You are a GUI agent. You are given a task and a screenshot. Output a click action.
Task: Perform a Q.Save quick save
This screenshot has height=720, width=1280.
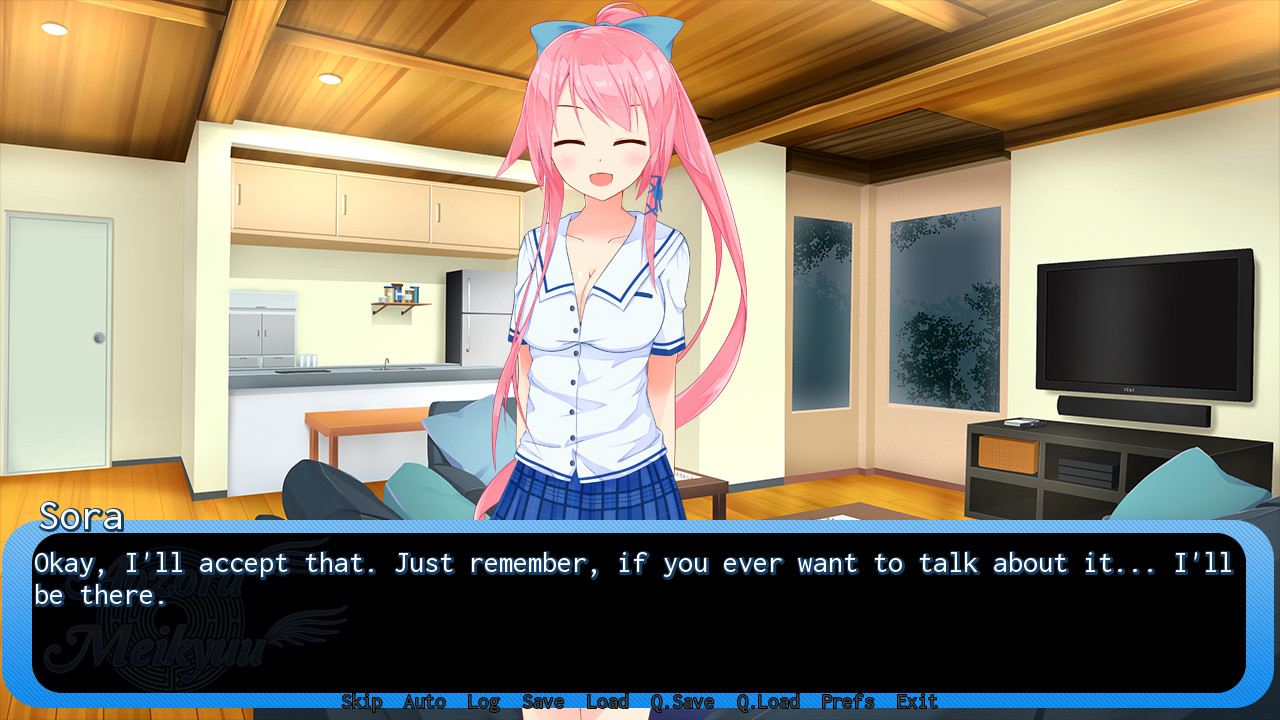pos(682,701)
